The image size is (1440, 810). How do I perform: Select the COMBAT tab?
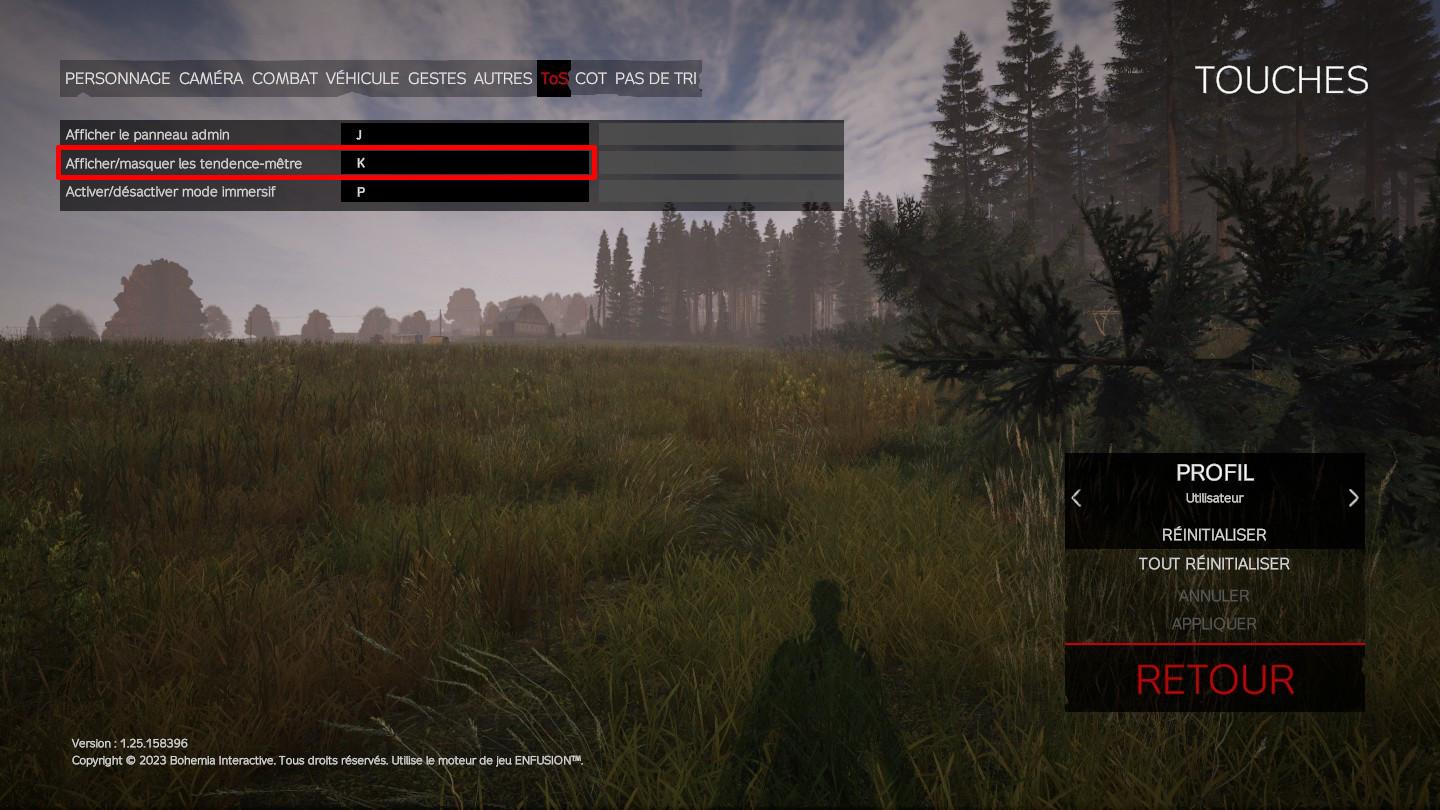(x=285, y=78)
